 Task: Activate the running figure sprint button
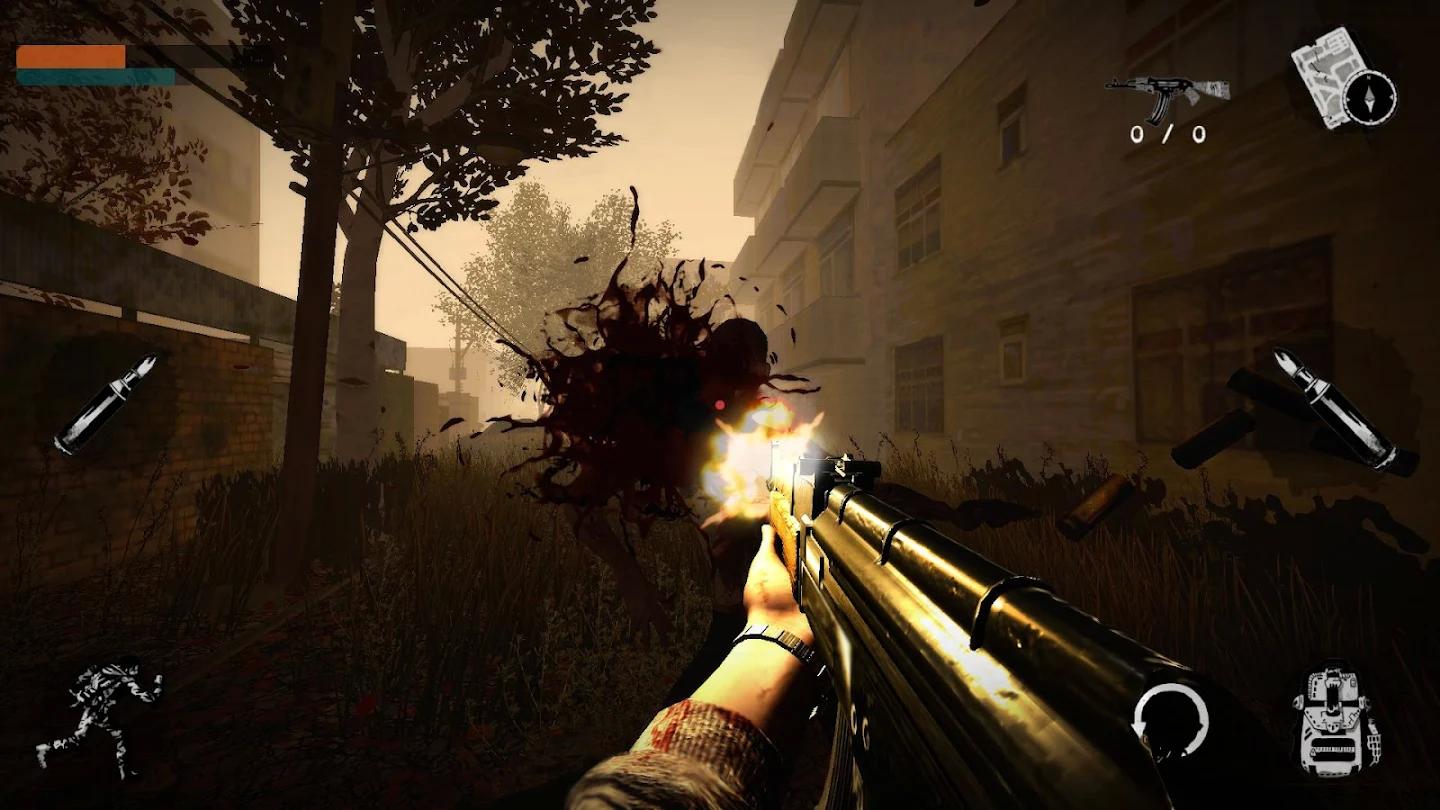(x=100, y=713)
